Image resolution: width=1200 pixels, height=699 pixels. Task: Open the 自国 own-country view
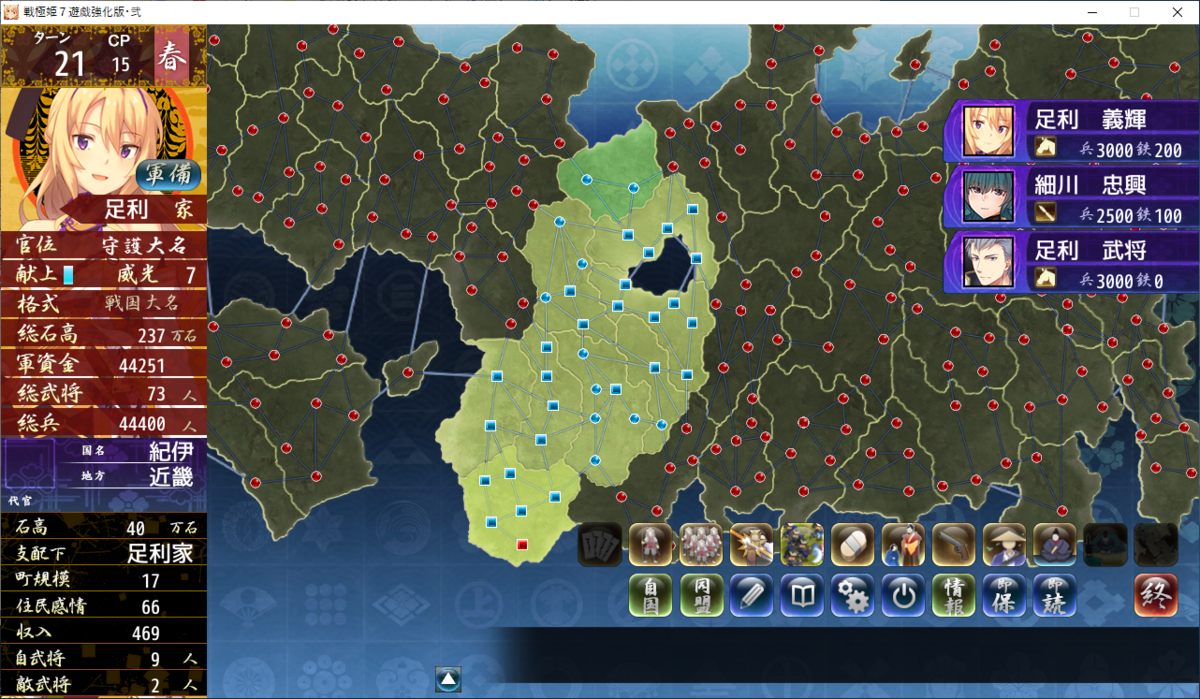tap(650, 596)
